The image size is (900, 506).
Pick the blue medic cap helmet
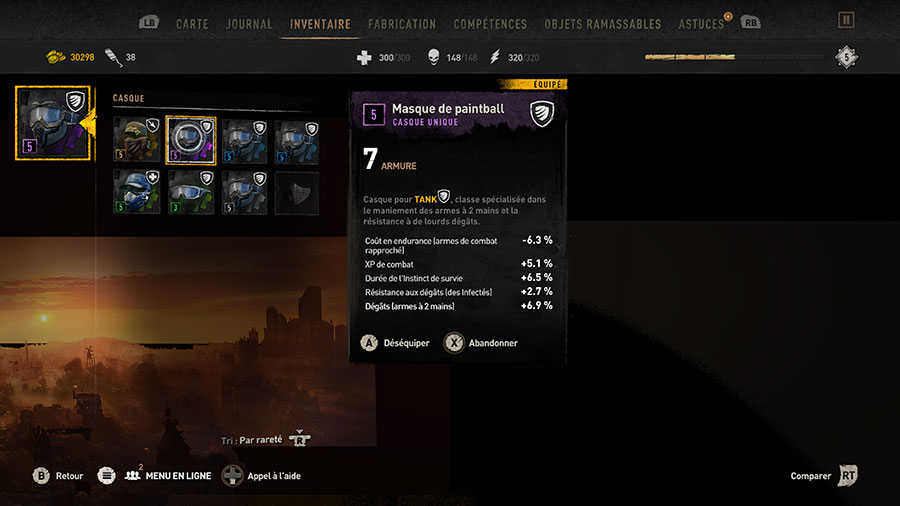[135, 192]
